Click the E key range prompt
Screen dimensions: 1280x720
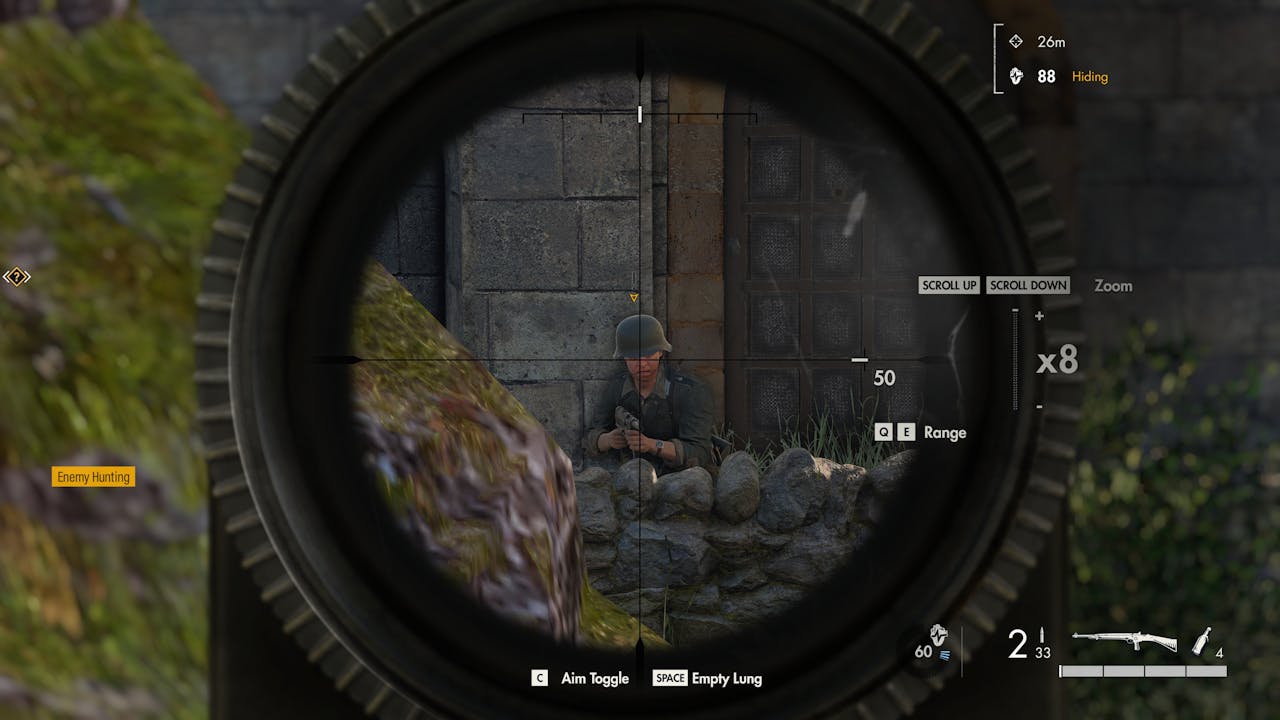click(906, 432)
